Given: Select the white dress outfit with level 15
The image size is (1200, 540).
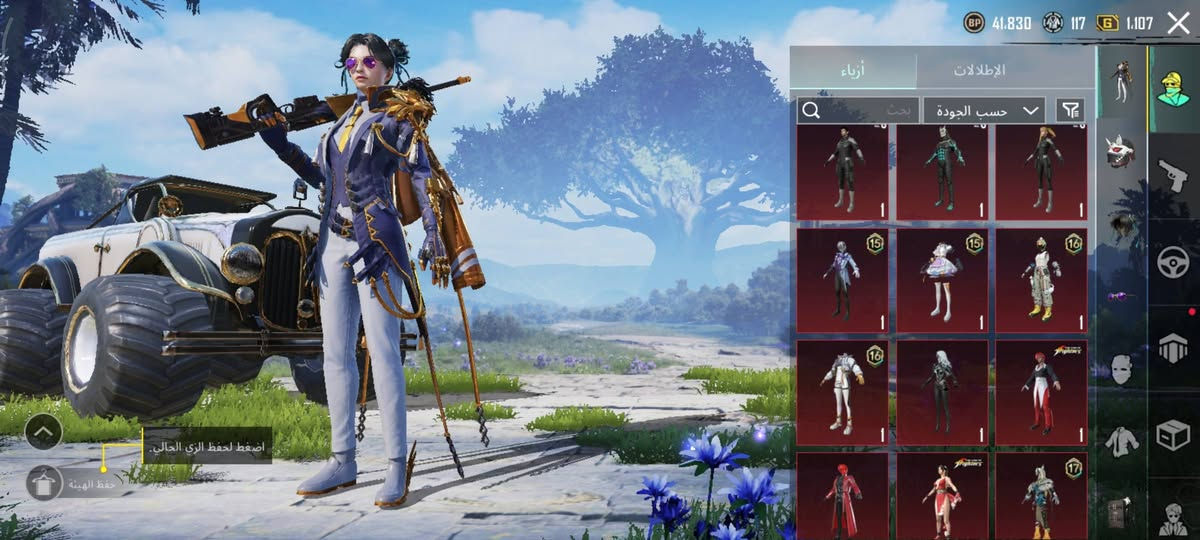Looking at the screenshot, I should [x=941, y=280].
